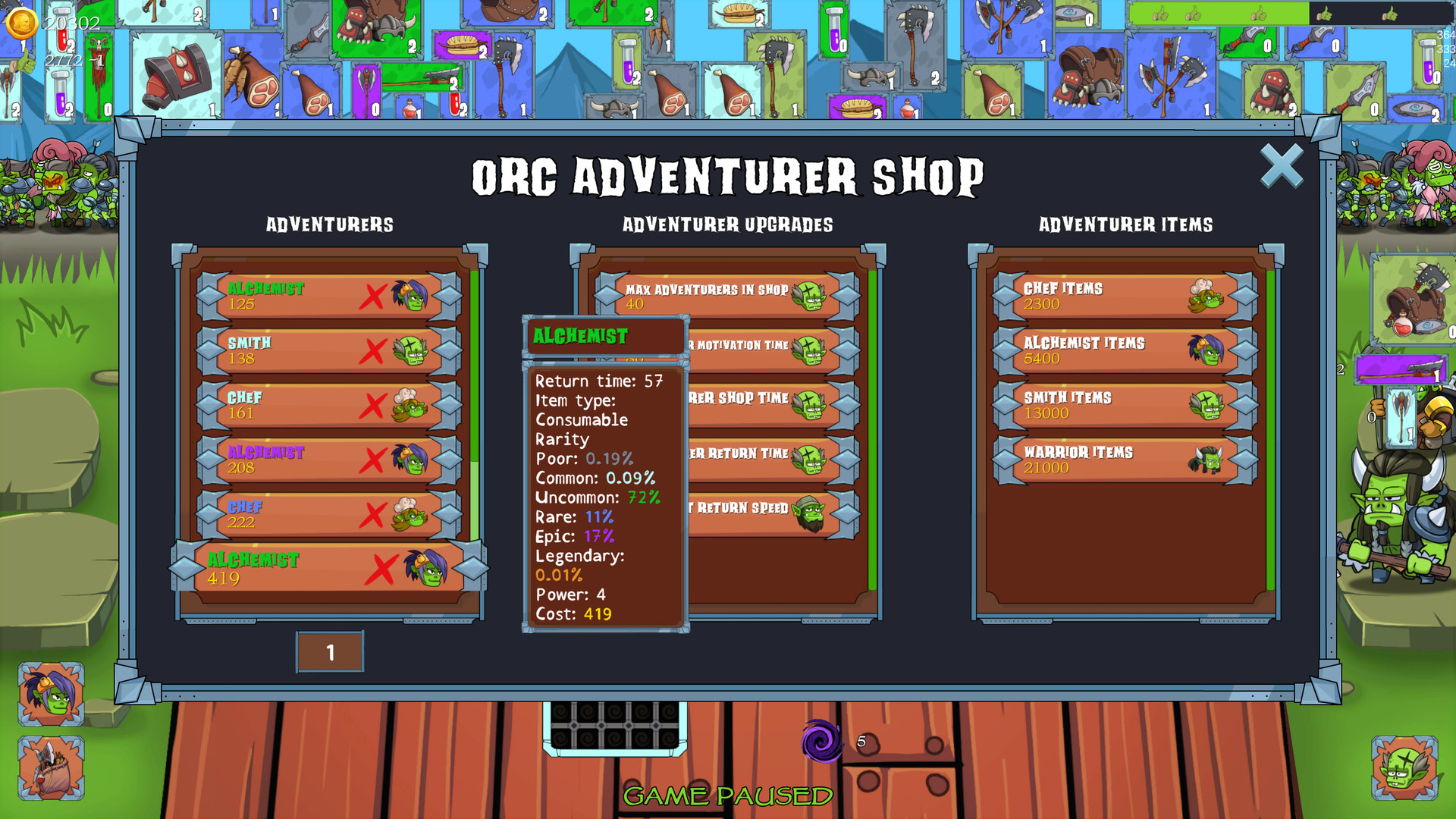Image resolution: width=1456 pixels, height=819 pixels.
Task: Select the Adventurer Upgrades section header
Action: point(726,224)
